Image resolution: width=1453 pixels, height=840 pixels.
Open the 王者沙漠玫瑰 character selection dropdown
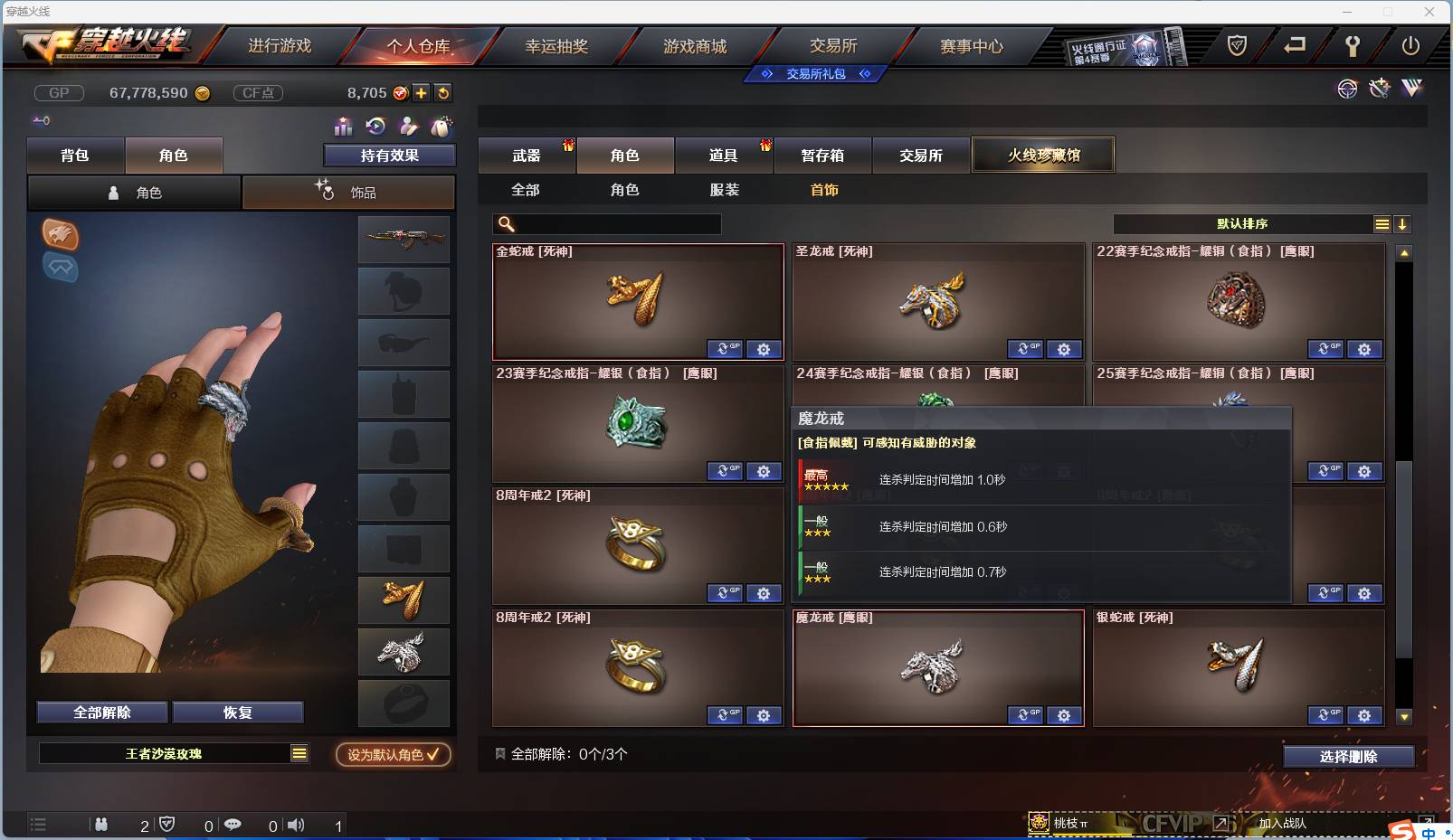coord(299,752)
